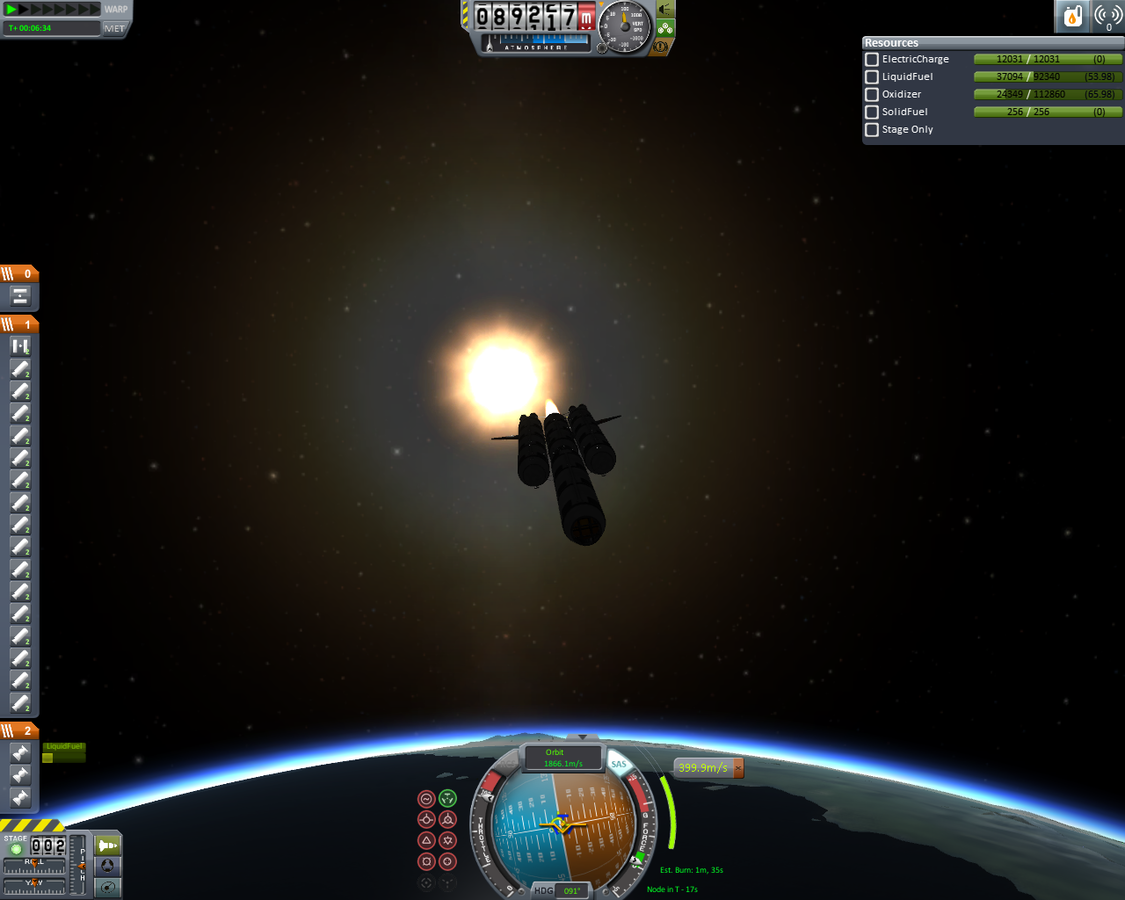Viewport: 1125px width, 900px height.
Task: Check the SolidFuel resource box
Action: [x=872, y=112]
